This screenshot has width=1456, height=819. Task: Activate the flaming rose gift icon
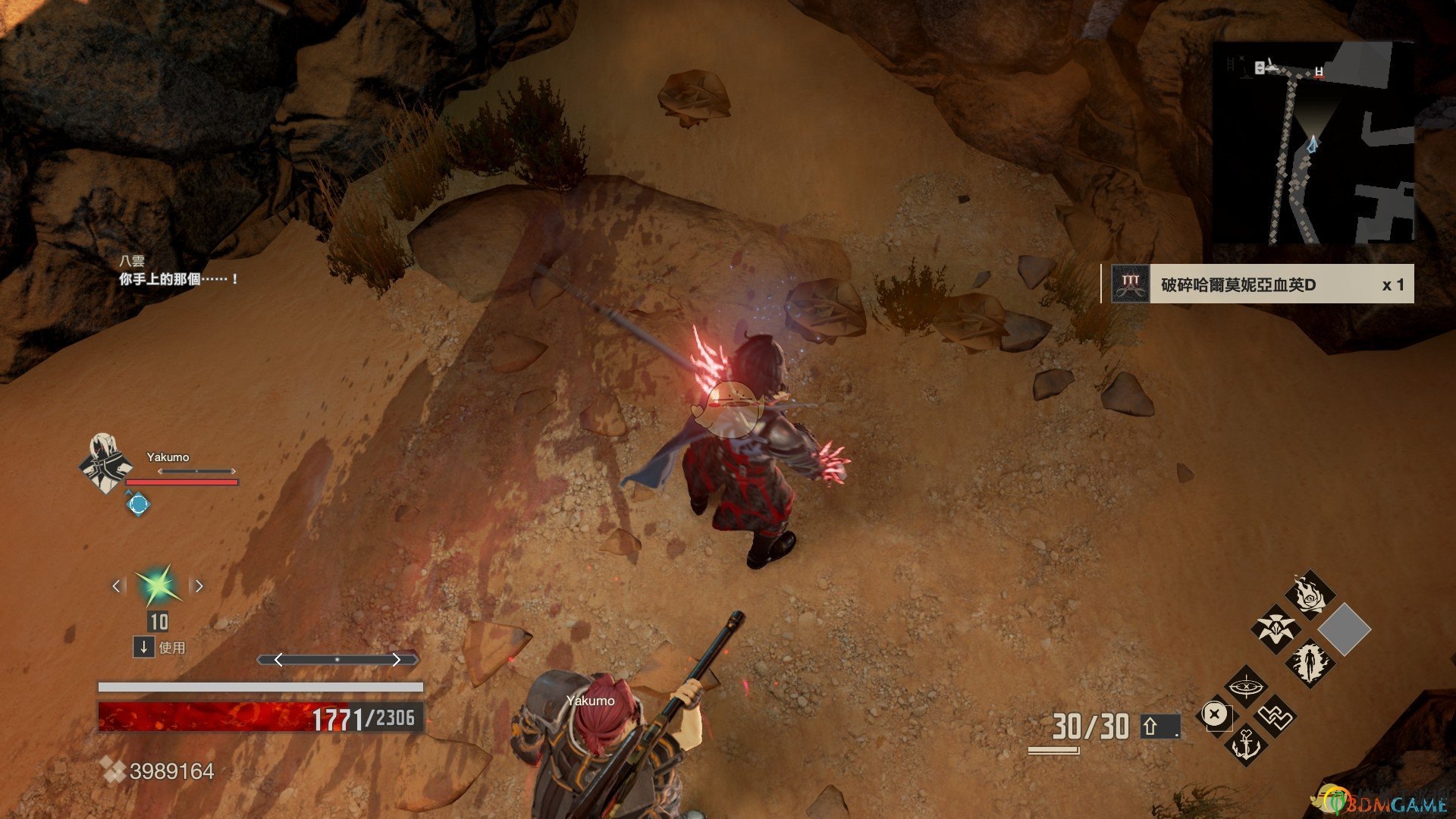click(1310, 595)
